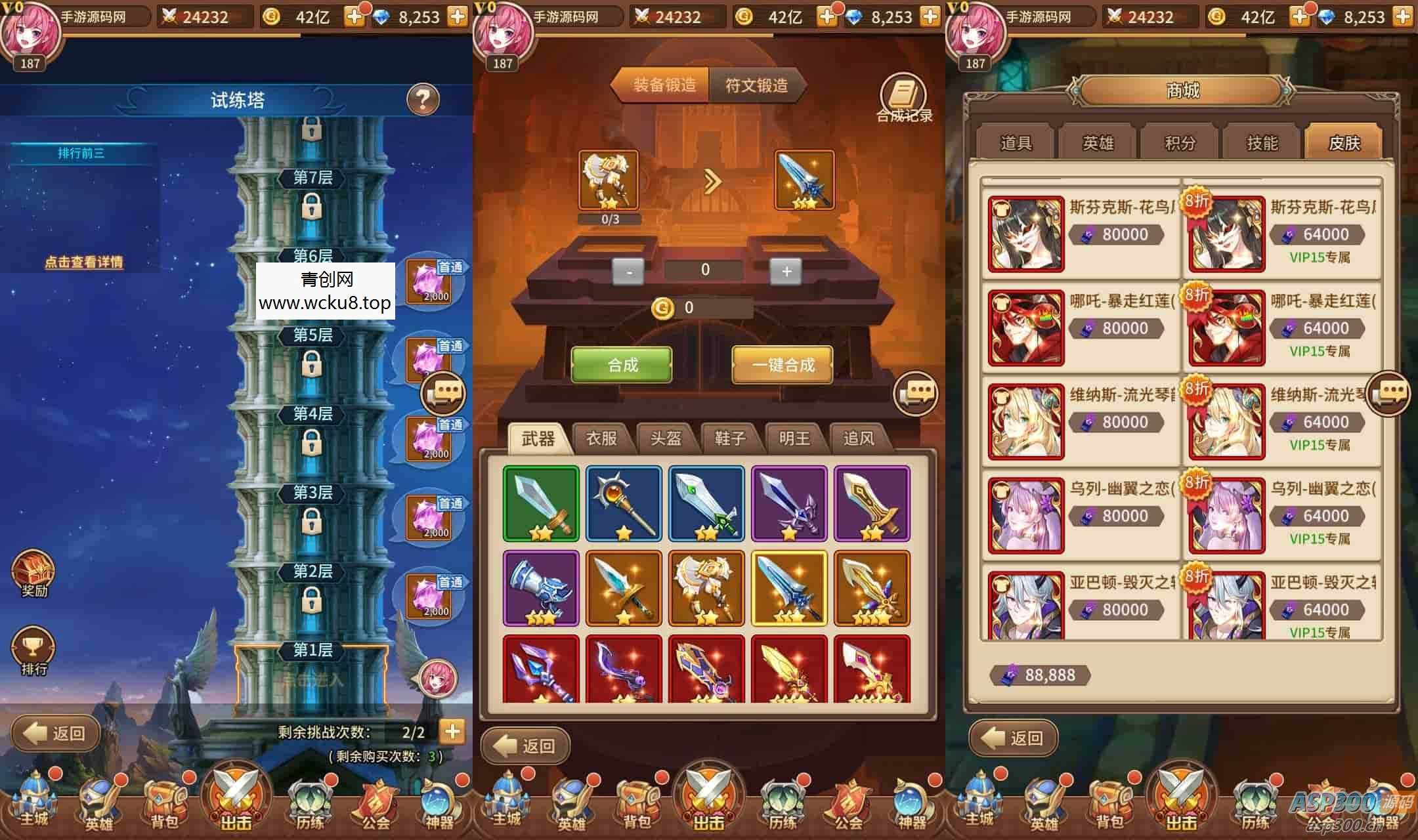Tap the 返回 back button on the shop screen
1418x840 pixels.
point(1014,738)
